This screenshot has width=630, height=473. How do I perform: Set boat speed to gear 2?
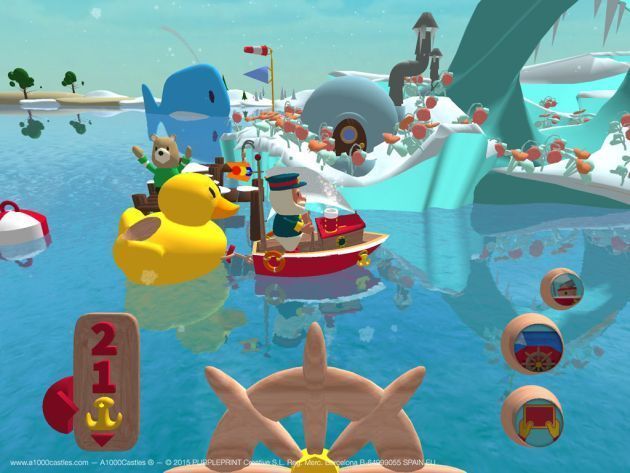click(x=104, y=345)
